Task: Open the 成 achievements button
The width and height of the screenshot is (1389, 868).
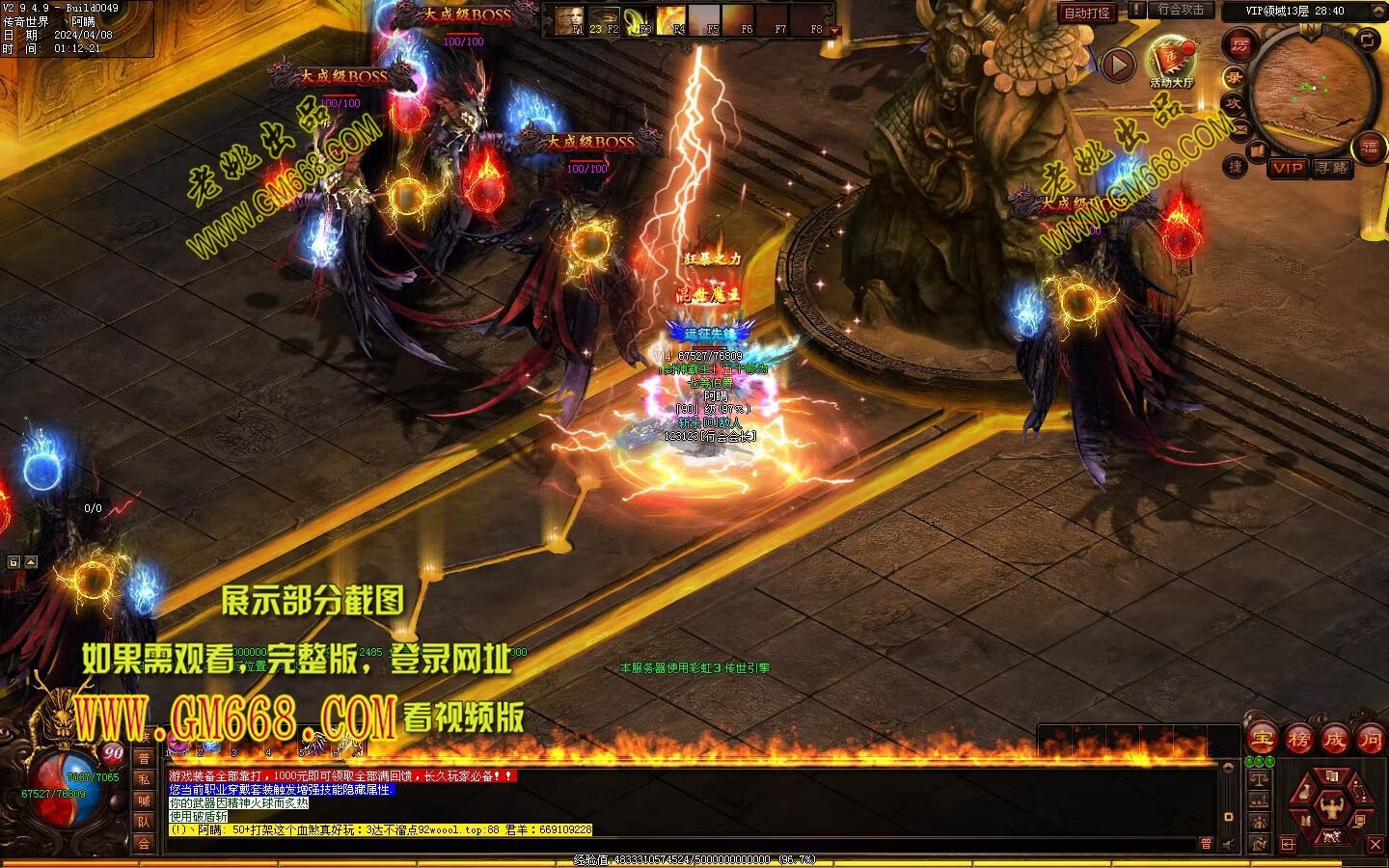Action: pos(1335,740)
